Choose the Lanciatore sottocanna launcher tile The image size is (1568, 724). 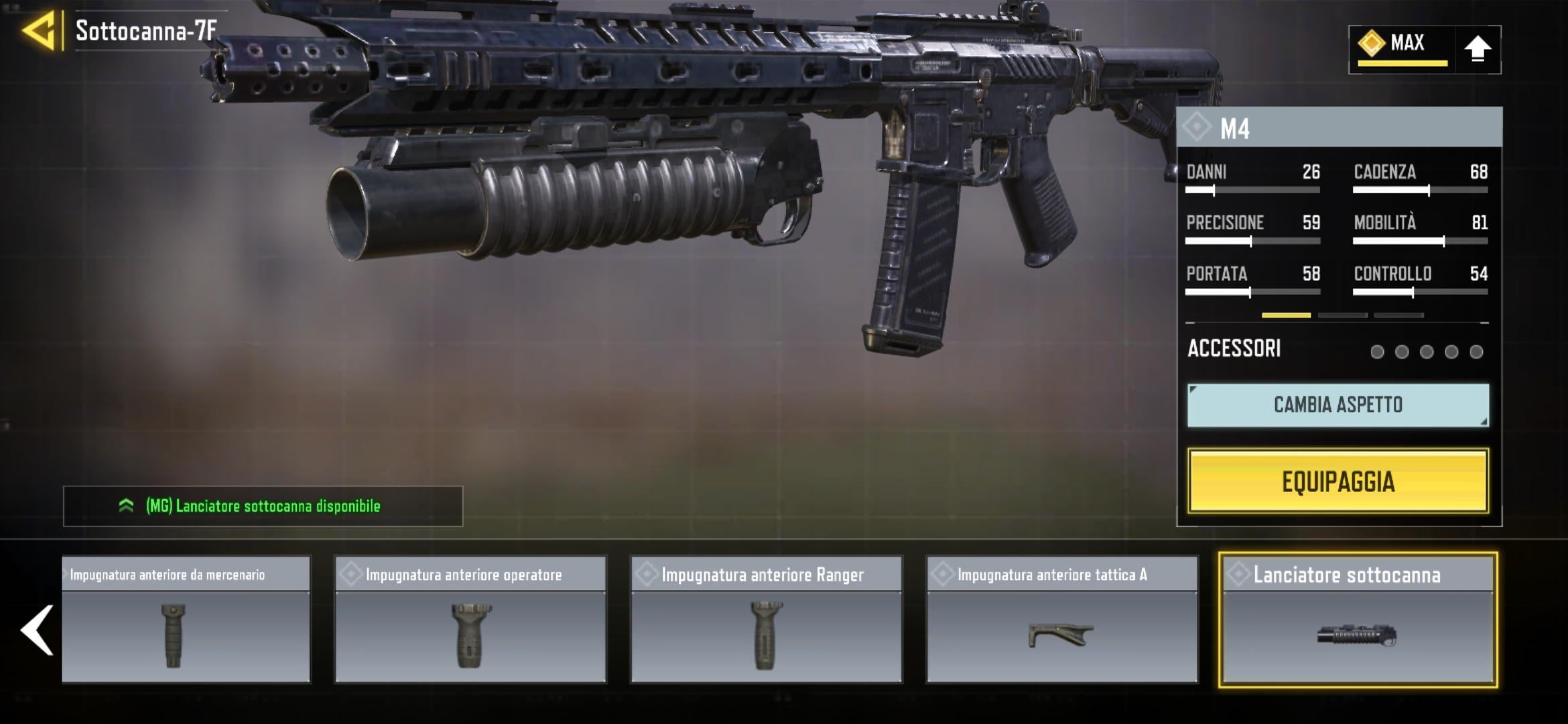pos(1358,619)
